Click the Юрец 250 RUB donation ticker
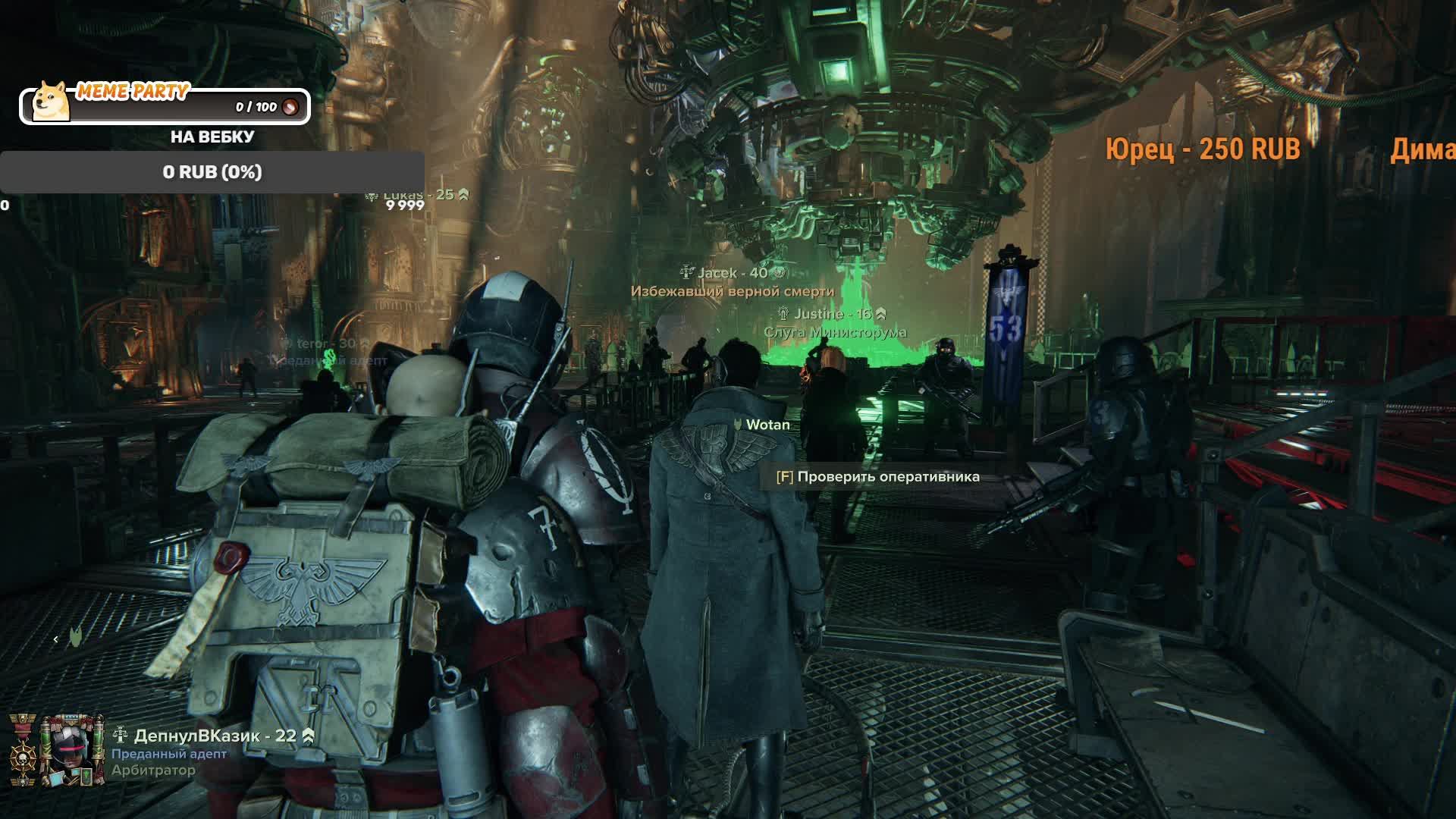This screenshot has height=819, width=1456. coord(1202,149)
